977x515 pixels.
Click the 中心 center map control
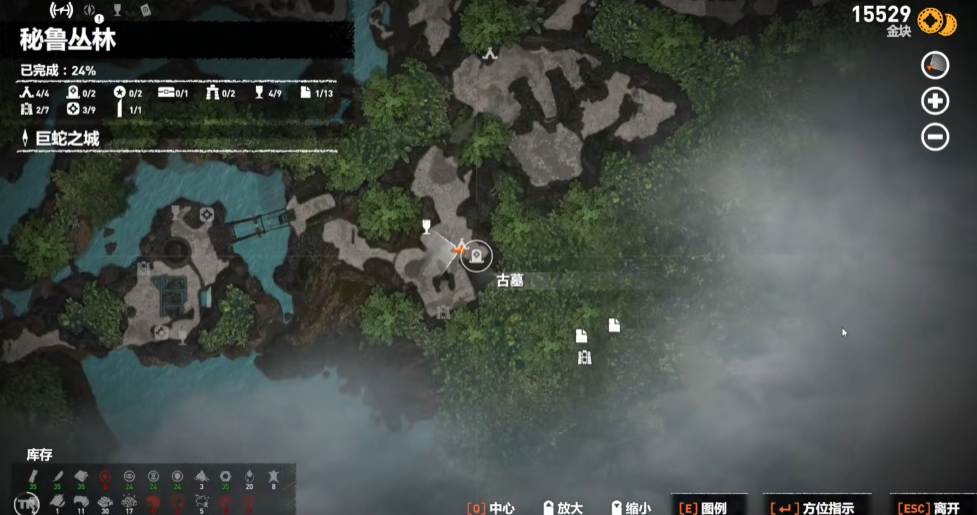pos(490,507)
